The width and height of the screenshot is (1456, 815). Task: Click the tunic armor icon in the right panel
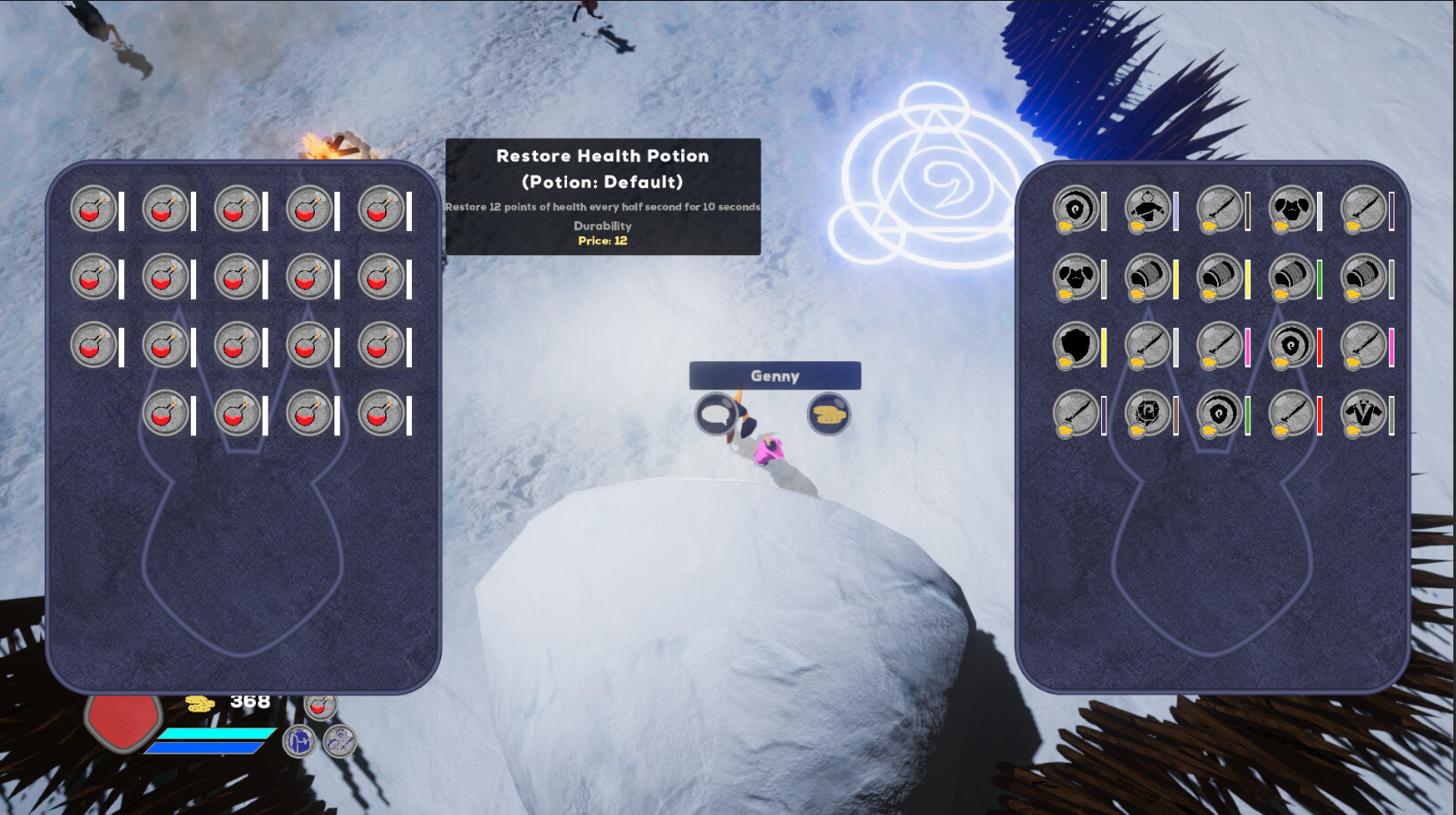click(1148, 207)
